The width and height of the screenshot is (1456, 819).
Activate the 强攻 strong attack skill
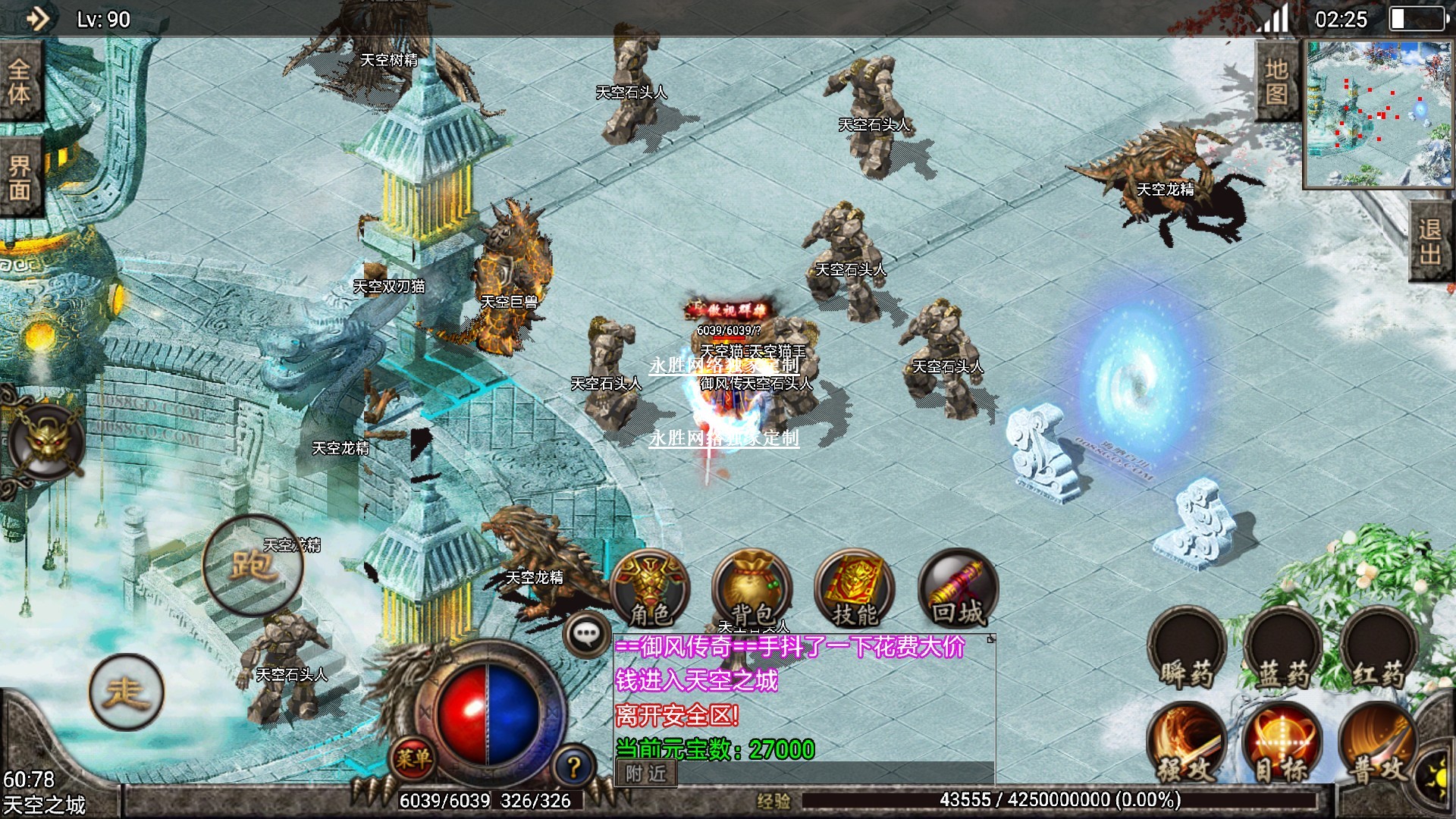[1187, 745]
